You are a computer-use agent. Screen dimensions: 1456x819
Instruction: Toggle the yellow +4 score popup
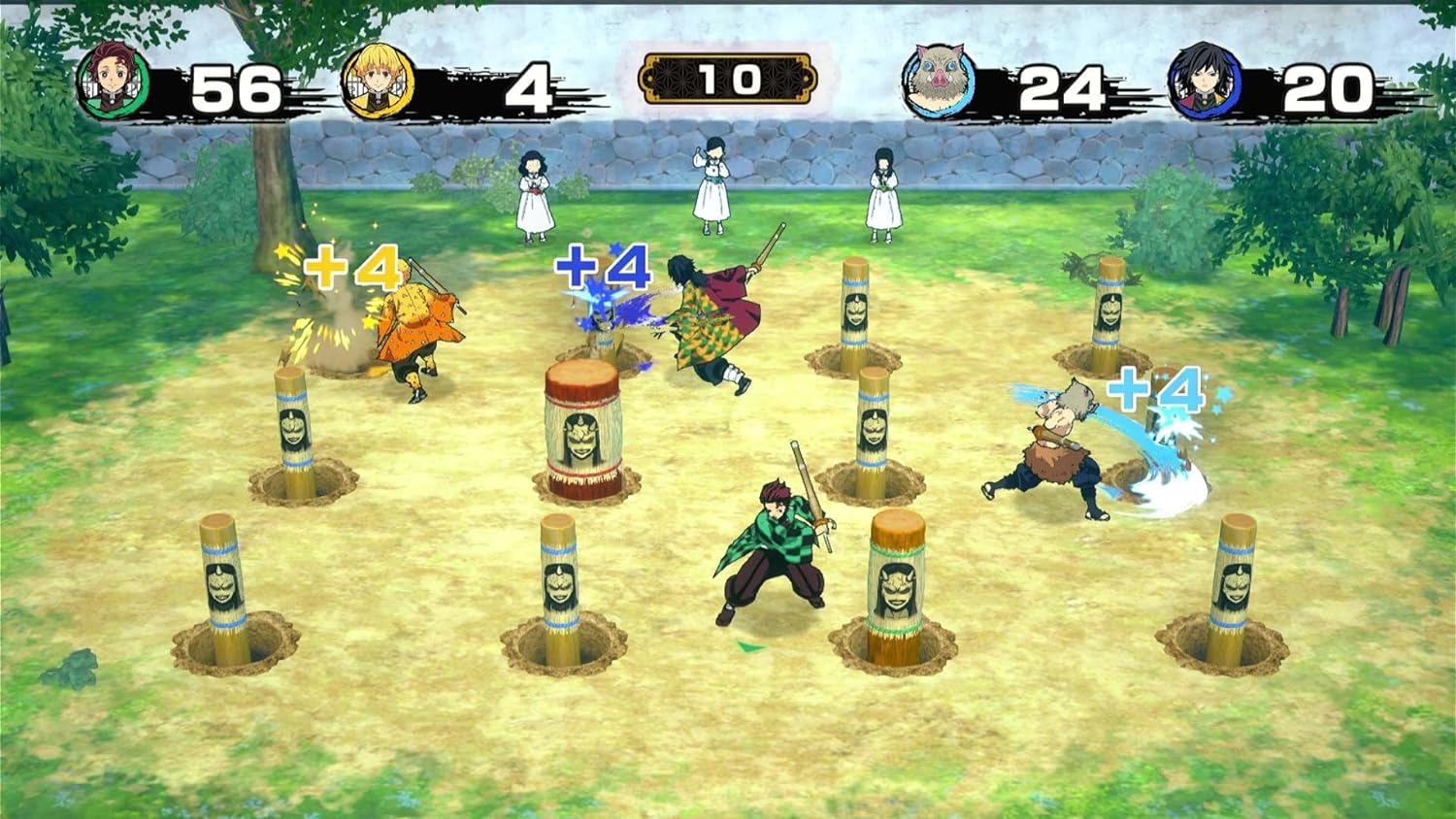(x=354, y=269)
